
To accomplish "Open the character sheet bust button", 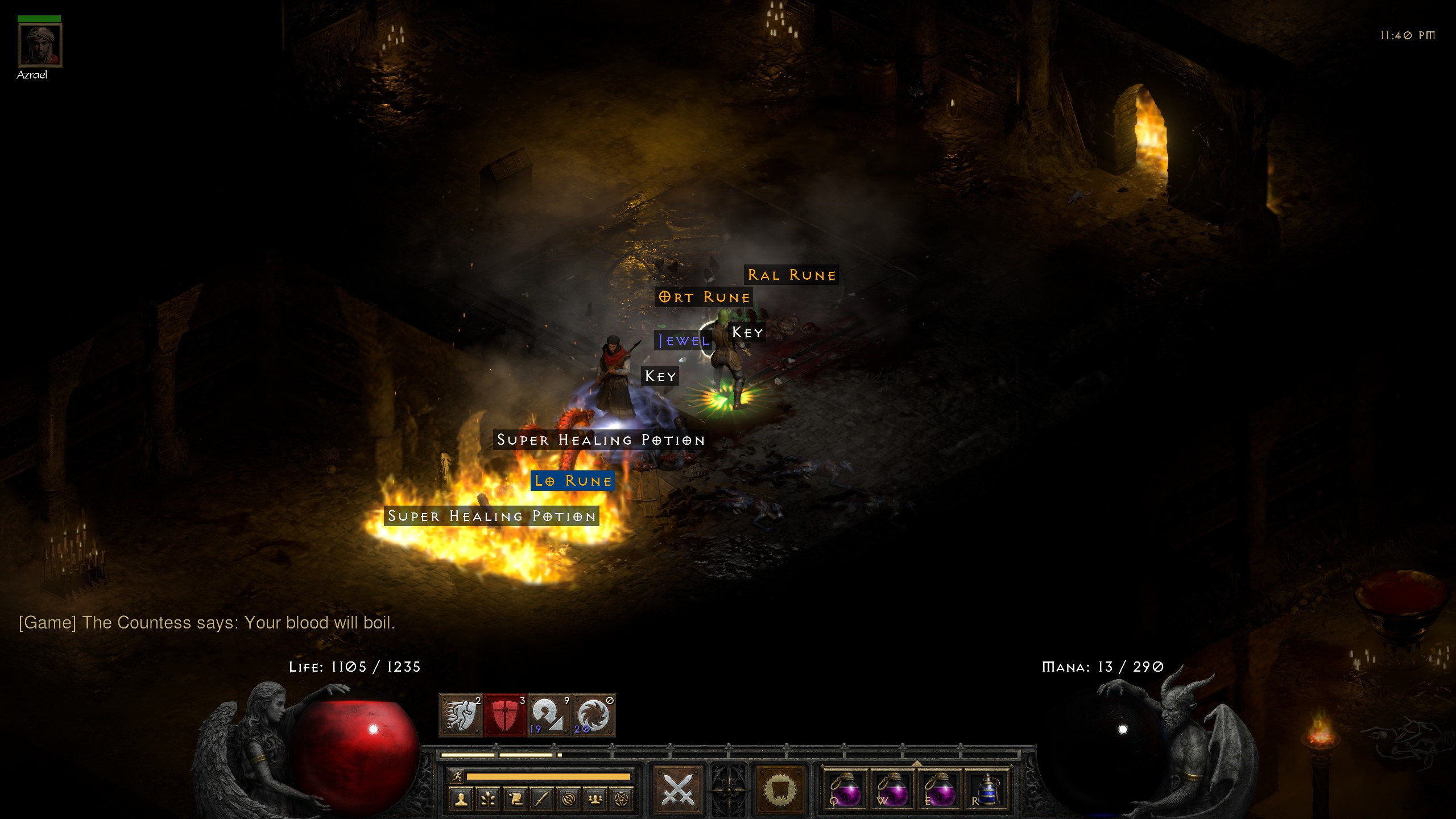I will pos(461,799).
